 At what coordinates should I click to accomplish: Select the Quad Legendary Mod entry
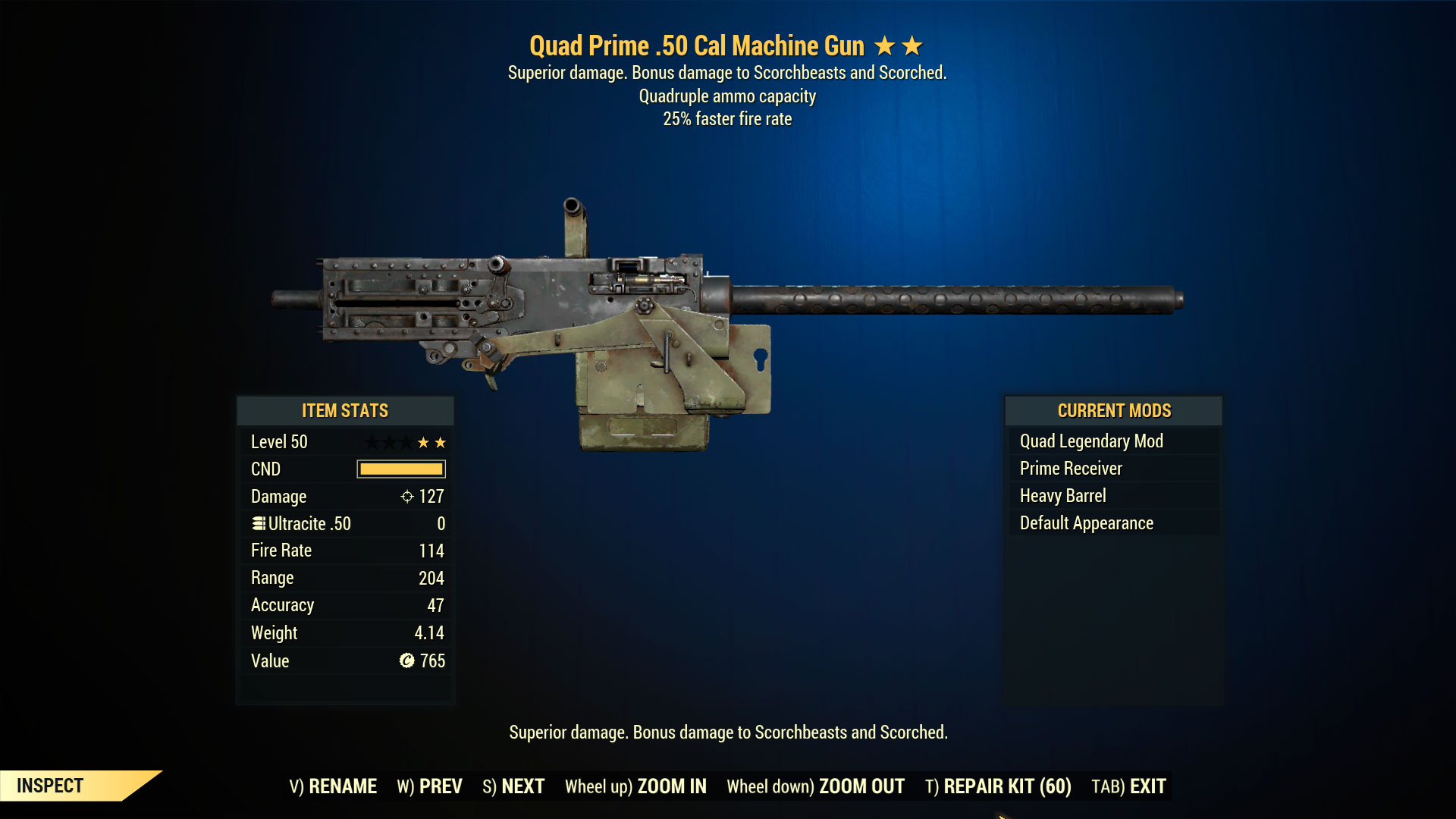1092,441
